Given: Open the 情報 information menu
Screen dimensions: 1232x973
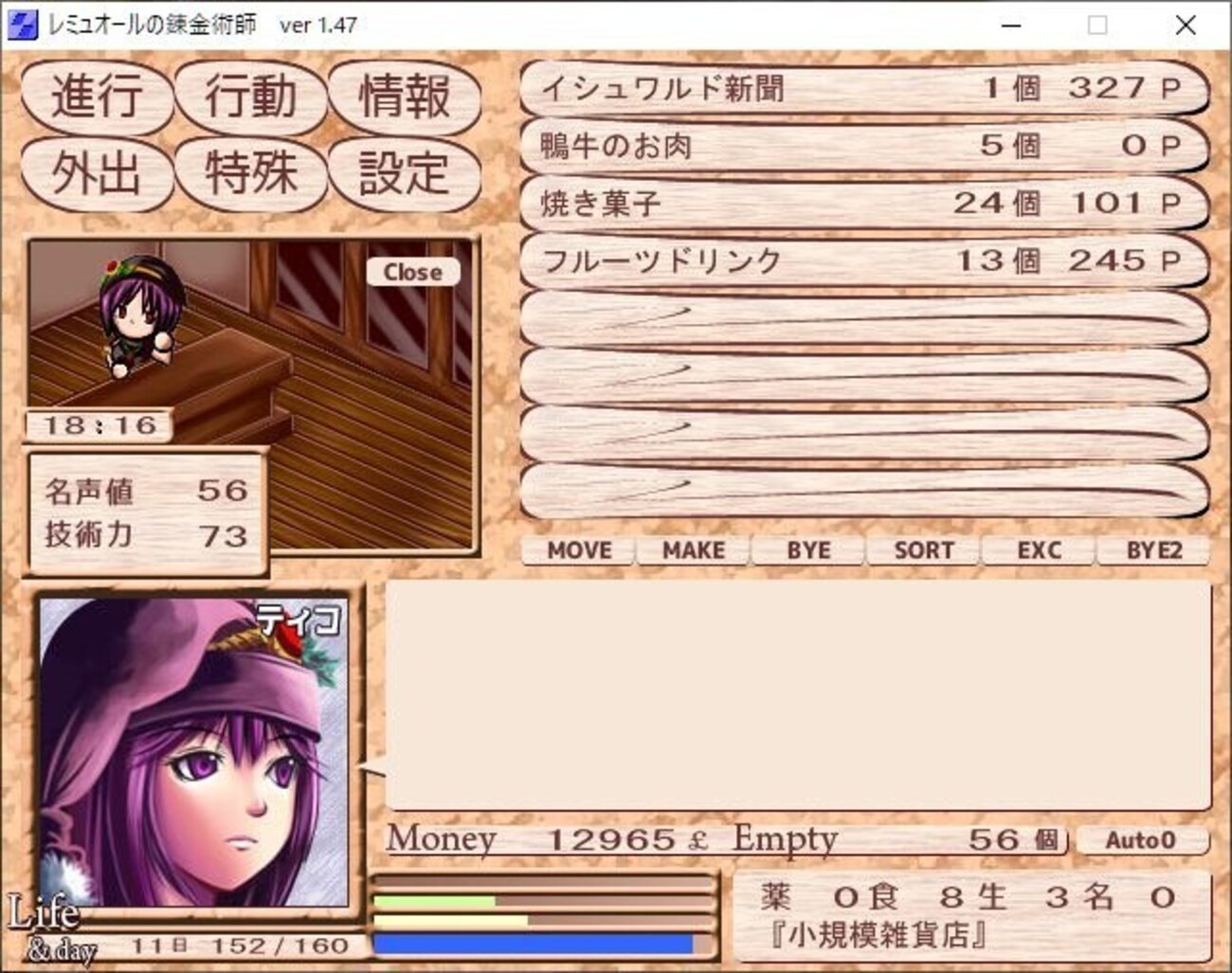Looking at the screenshot, I should [405, 97].
